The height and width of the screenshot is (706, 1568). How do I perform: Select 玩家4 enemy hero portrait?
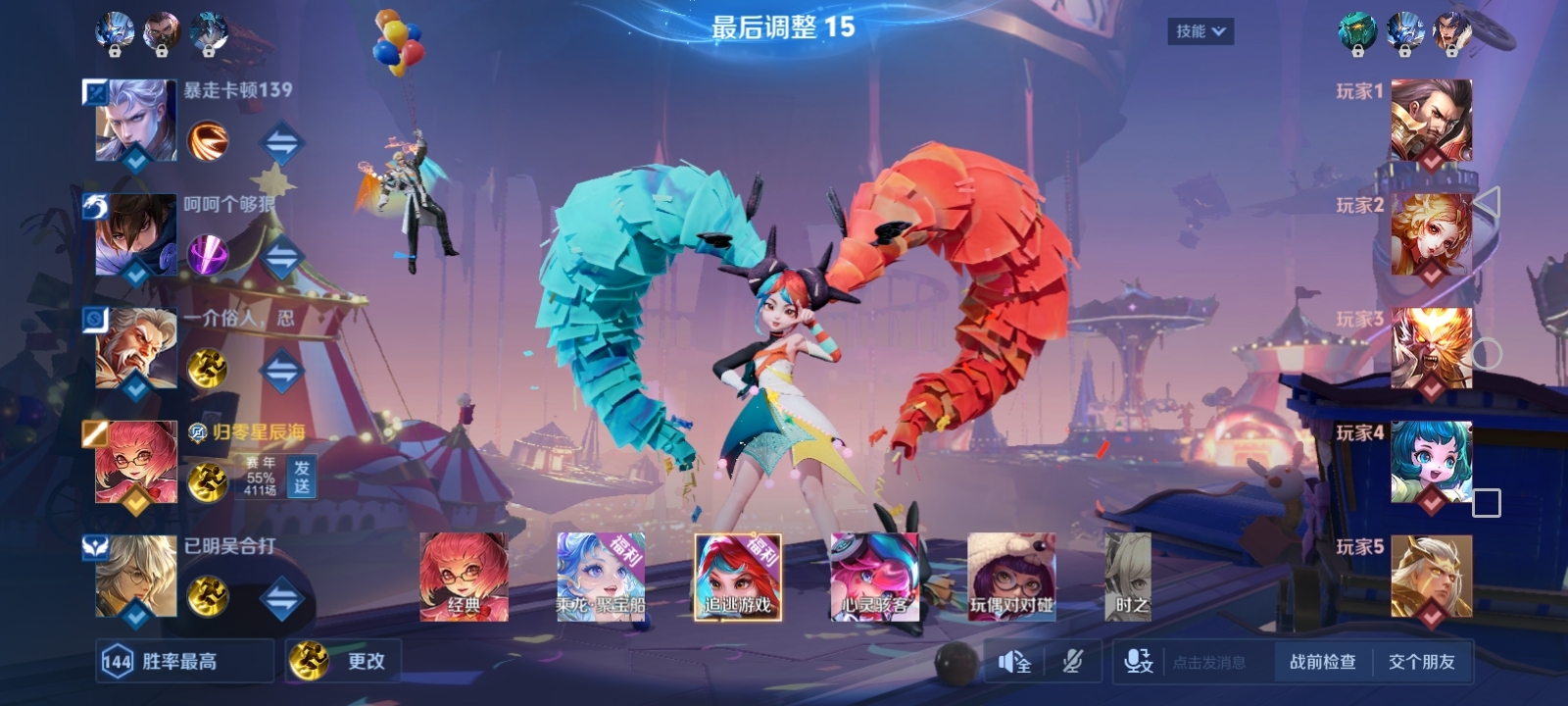[x=1431, y=462]
